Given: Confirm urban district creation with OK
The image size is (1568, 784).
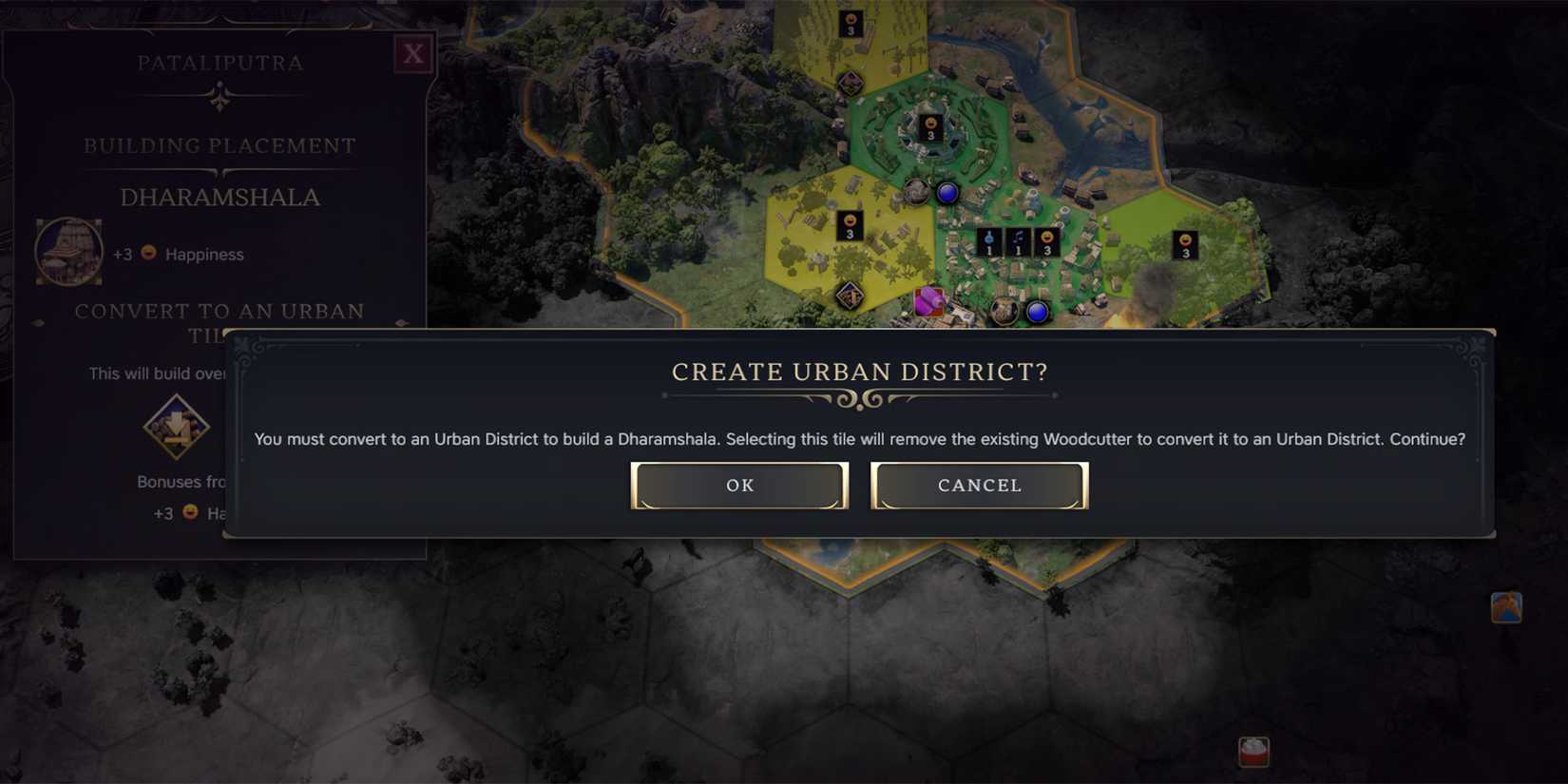Looking at the screenshot, I should (x=740, y=485).
